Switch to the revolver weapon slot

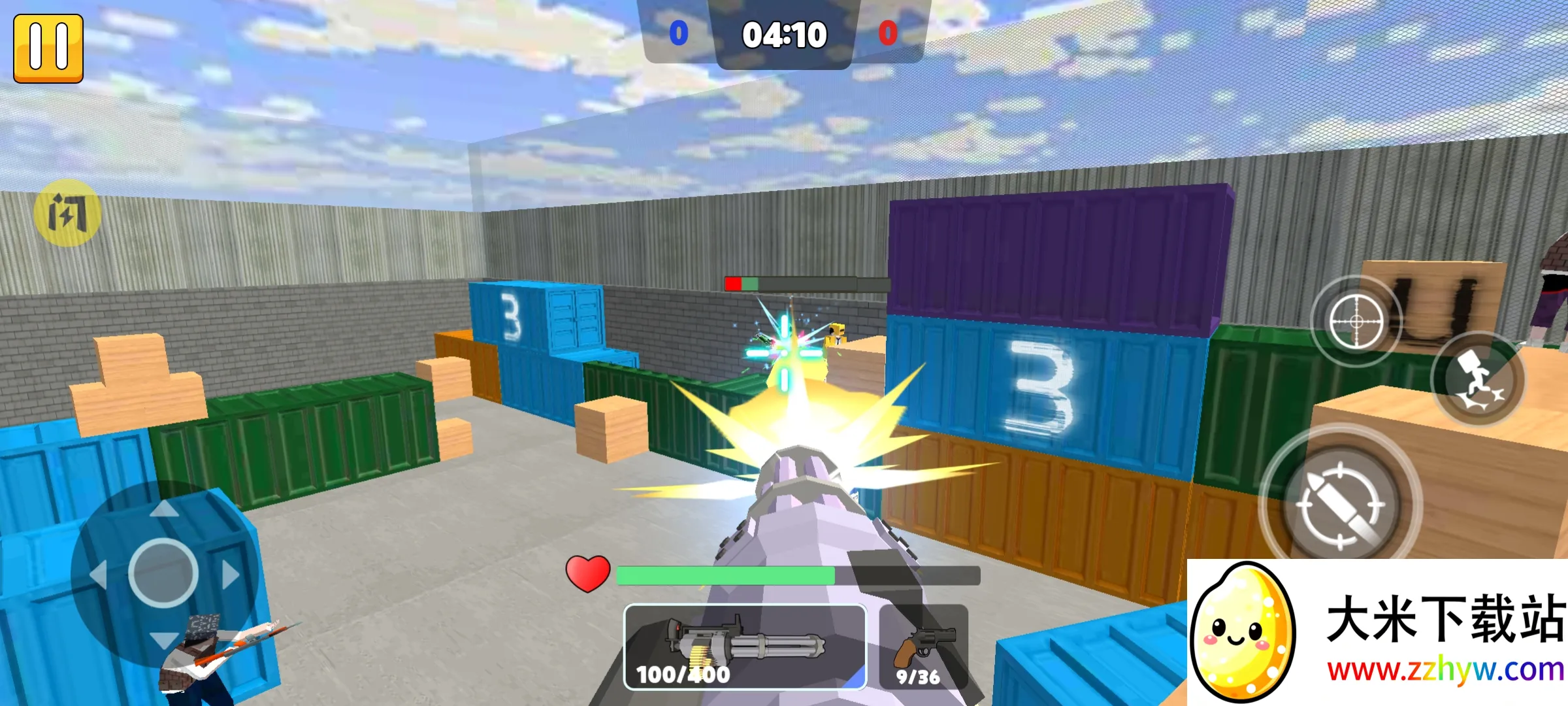923,647
